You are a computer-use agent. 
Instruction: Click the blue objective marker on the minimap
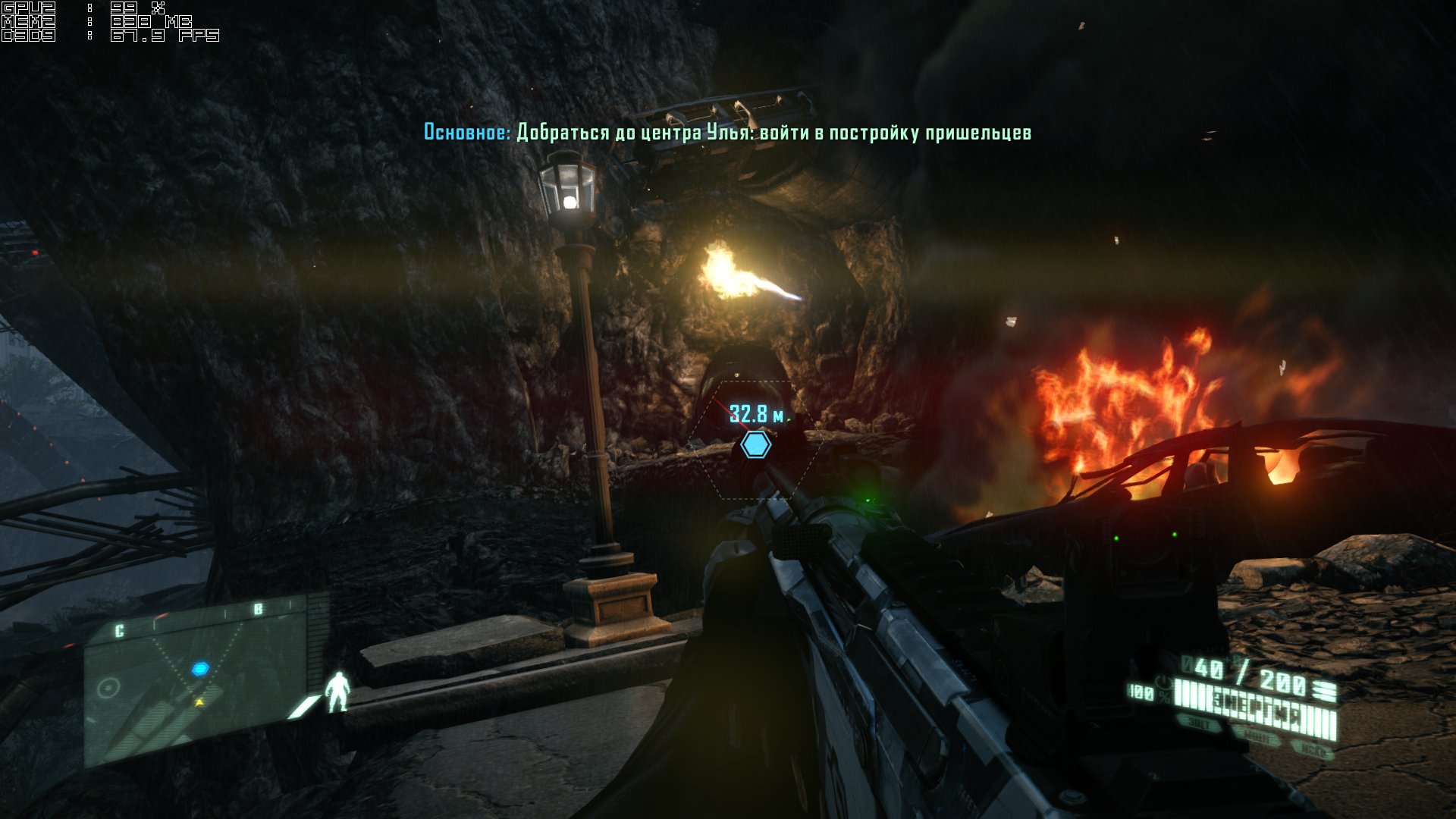(x=199, y=669)
